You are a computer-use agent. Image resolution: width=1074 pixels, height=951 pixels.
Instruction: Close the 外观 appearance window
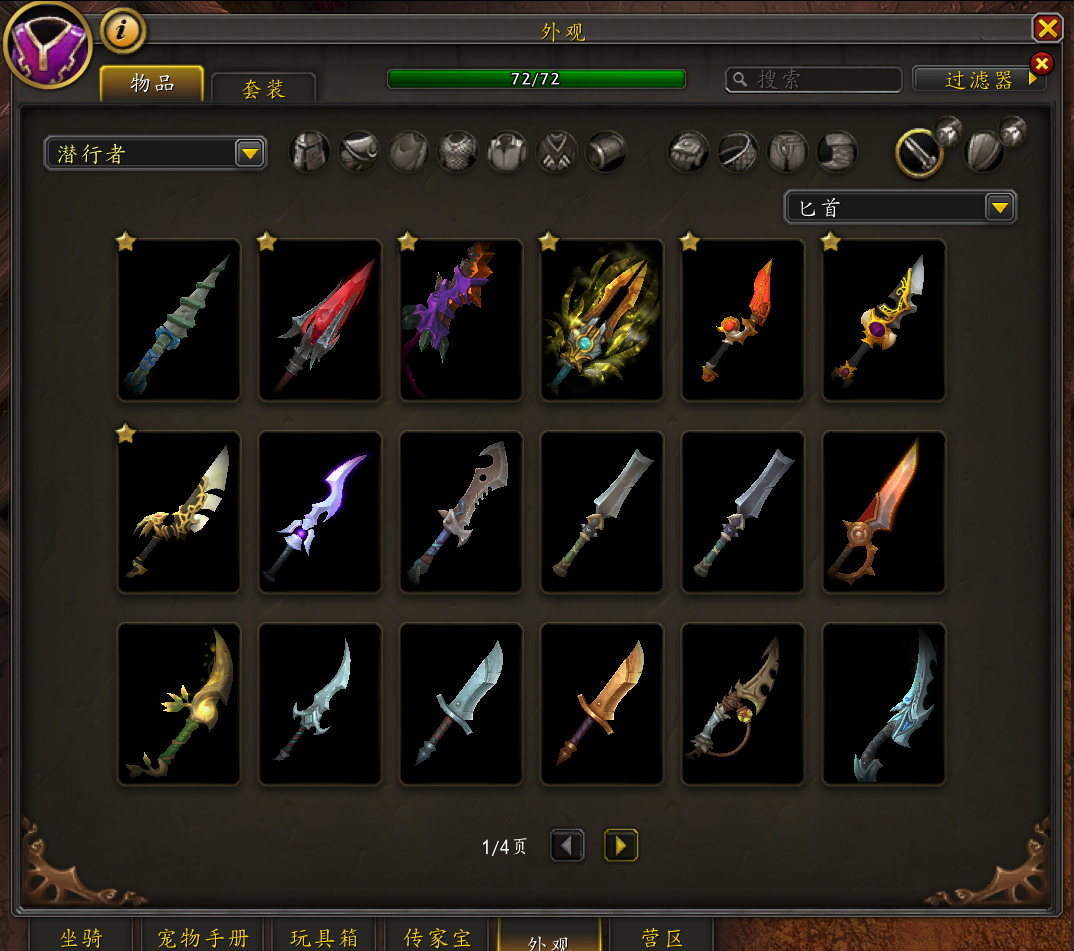pos(1047,27)
